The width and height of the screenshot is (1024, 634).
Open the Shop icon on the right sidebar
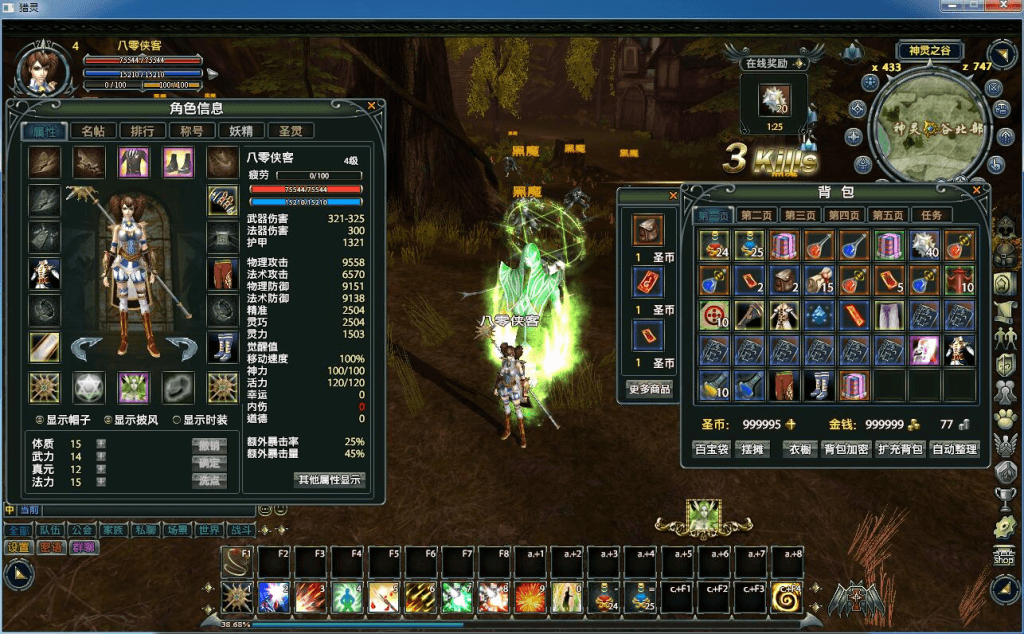[x=1005, y=558]
